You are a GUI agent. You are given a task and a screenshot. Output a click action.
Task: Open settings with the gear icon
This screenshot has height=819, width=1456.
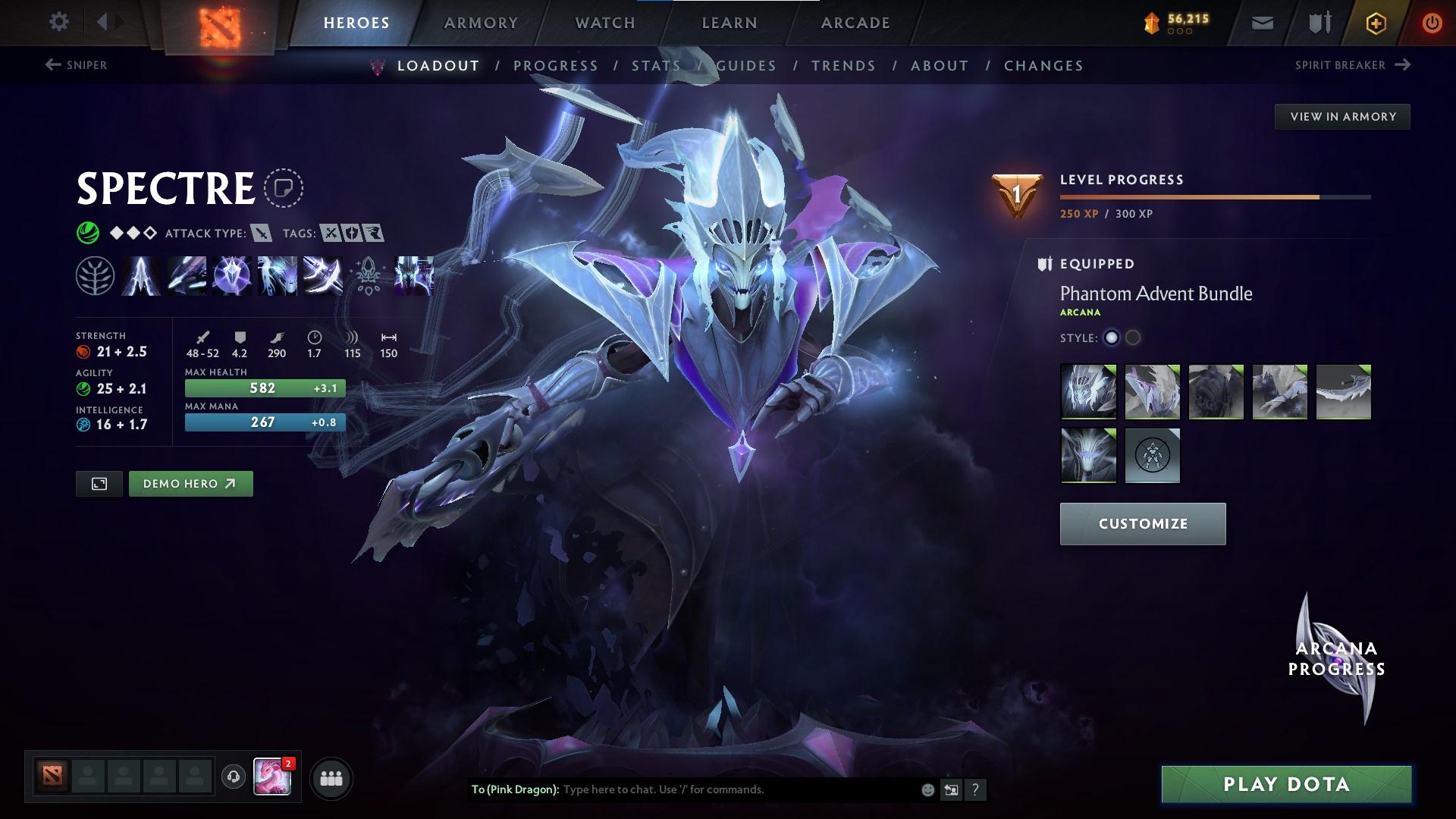coord(59,22)
